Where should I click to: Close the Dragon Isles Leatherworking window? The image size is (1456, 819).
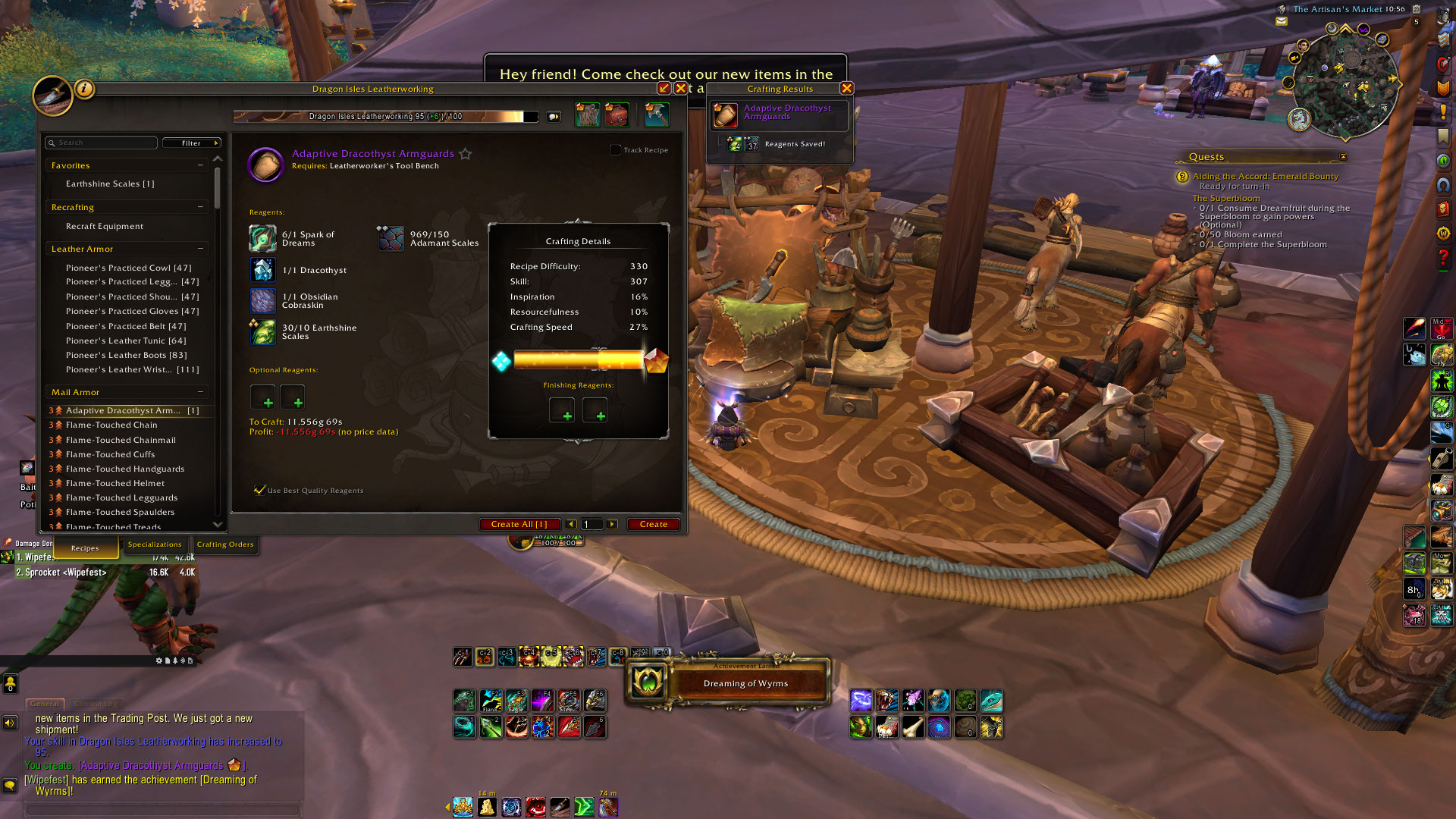pos(681,88)
